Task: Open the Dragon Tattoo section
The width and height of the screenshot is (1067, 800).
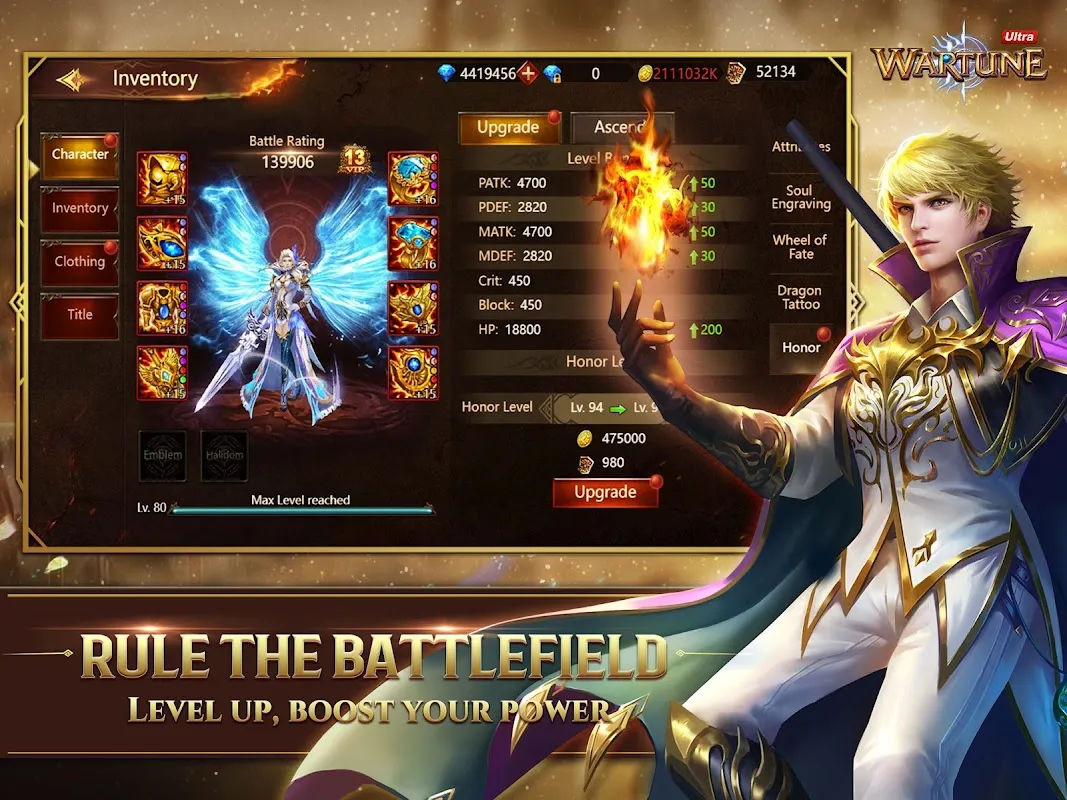Action: click(x=799, y=298)
